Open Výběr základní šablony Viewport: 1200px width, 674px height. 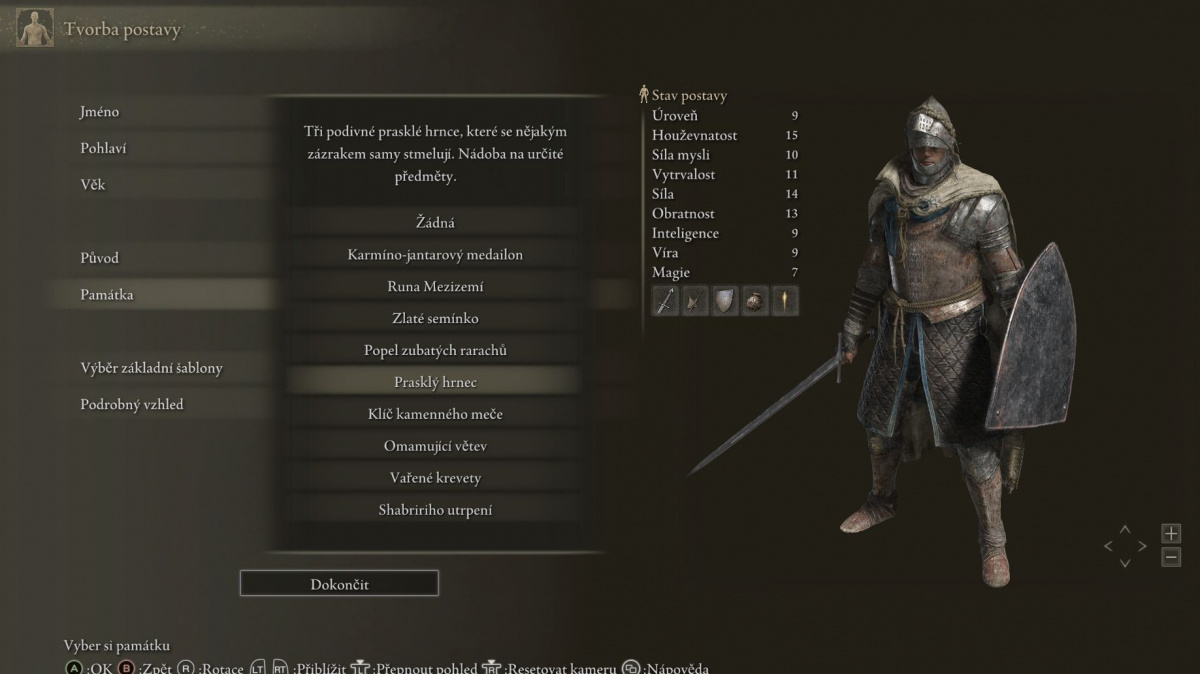(151, 368)
